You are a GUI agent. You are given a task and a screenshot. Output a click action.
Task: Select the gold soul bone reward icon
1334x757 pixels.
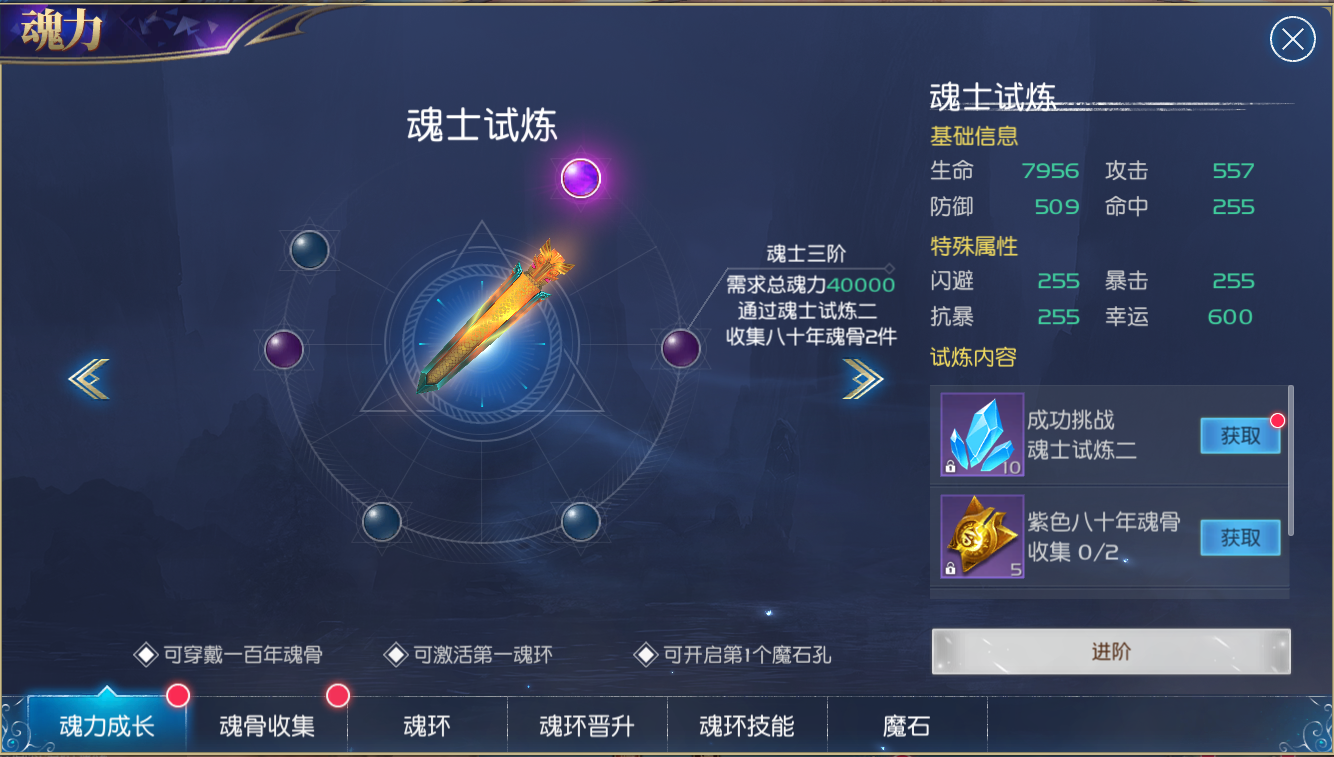pyautogui.click(x=982, y=537)
